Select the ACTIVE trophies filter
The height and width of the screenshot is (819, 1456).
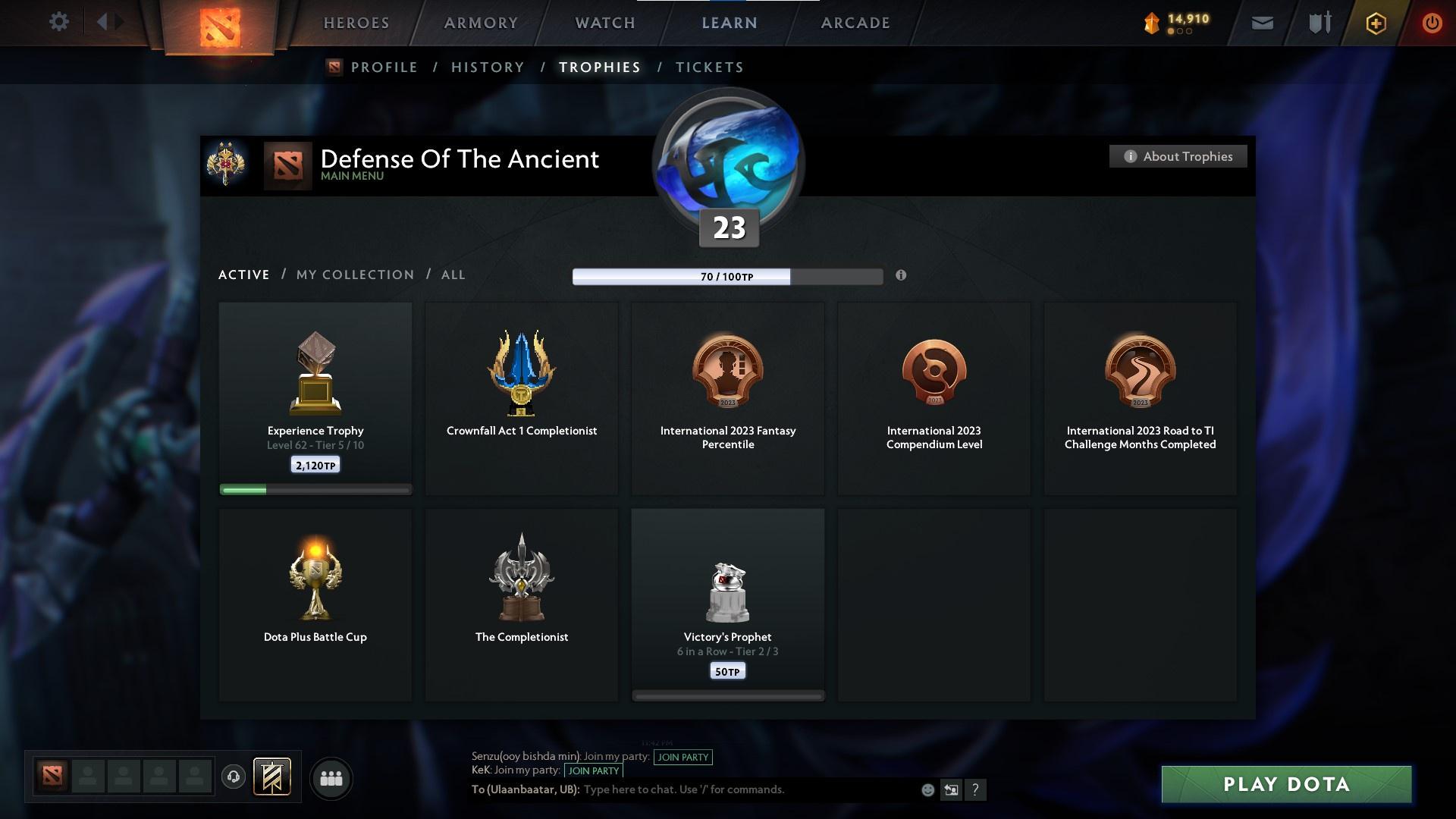click(243, 275)
